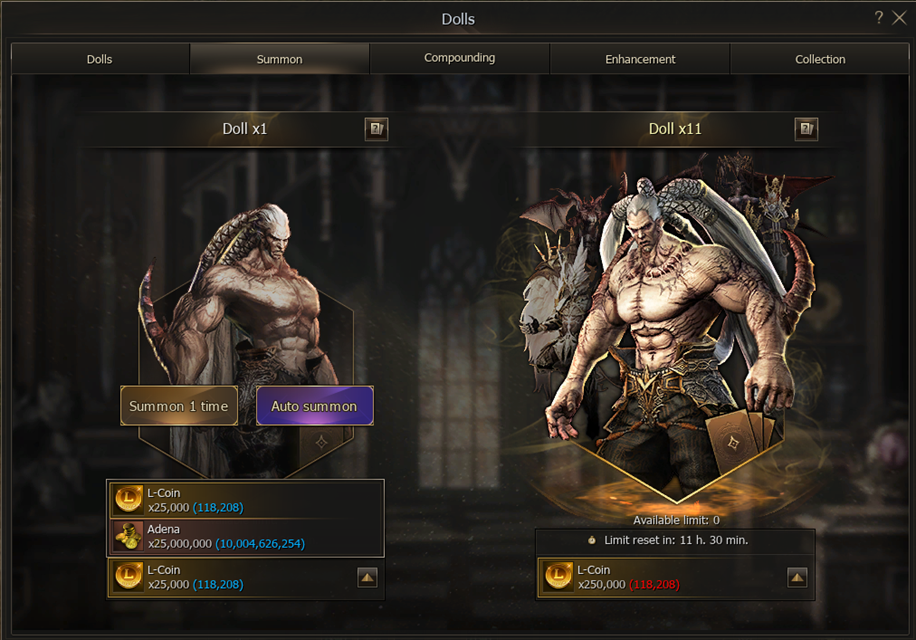916x640 pixels.
Task: Close the Dolls window
Action: click(x=898, y=18)
